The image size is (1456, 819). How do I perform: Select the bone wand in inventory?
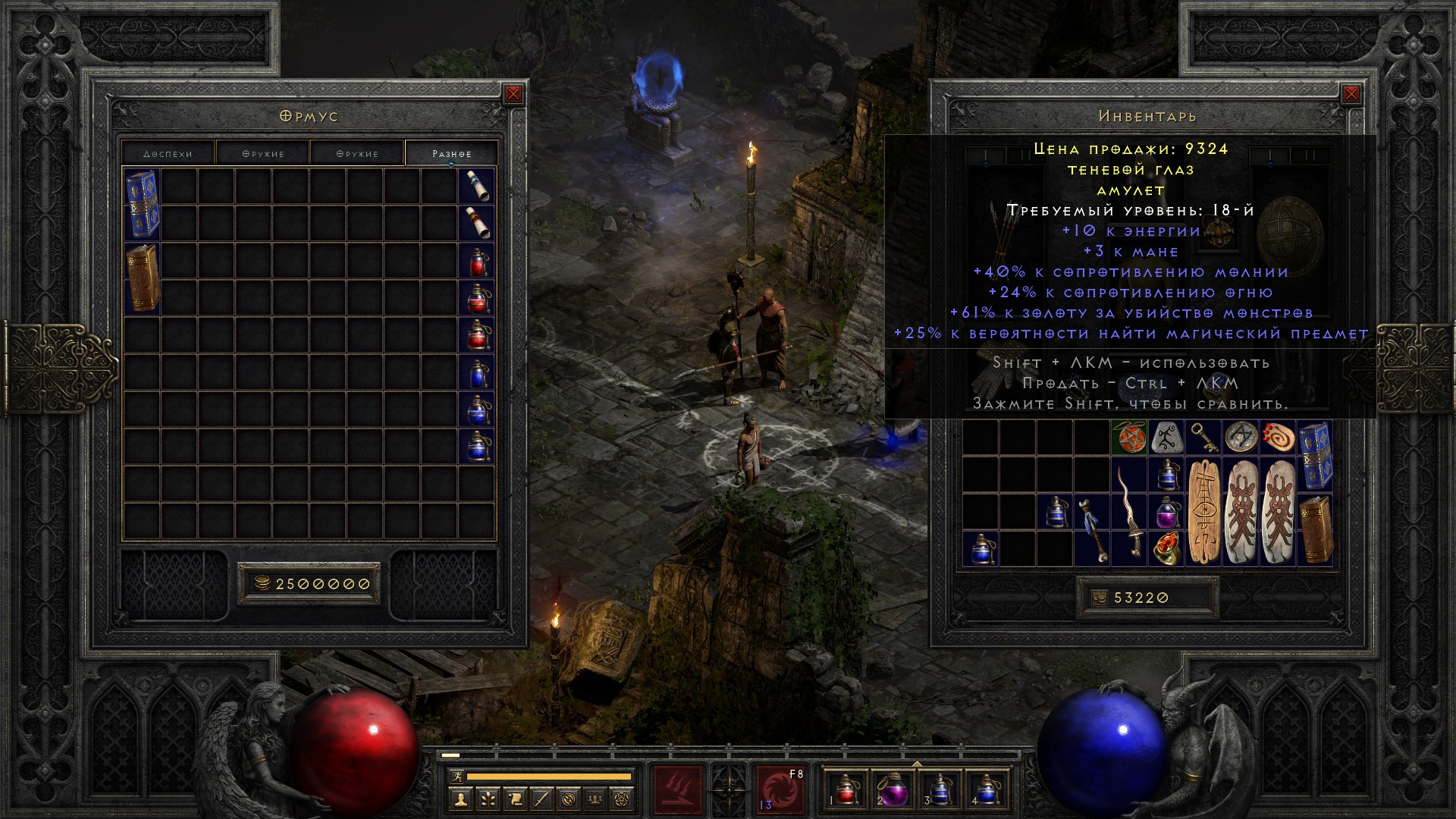click(1092, 531)
